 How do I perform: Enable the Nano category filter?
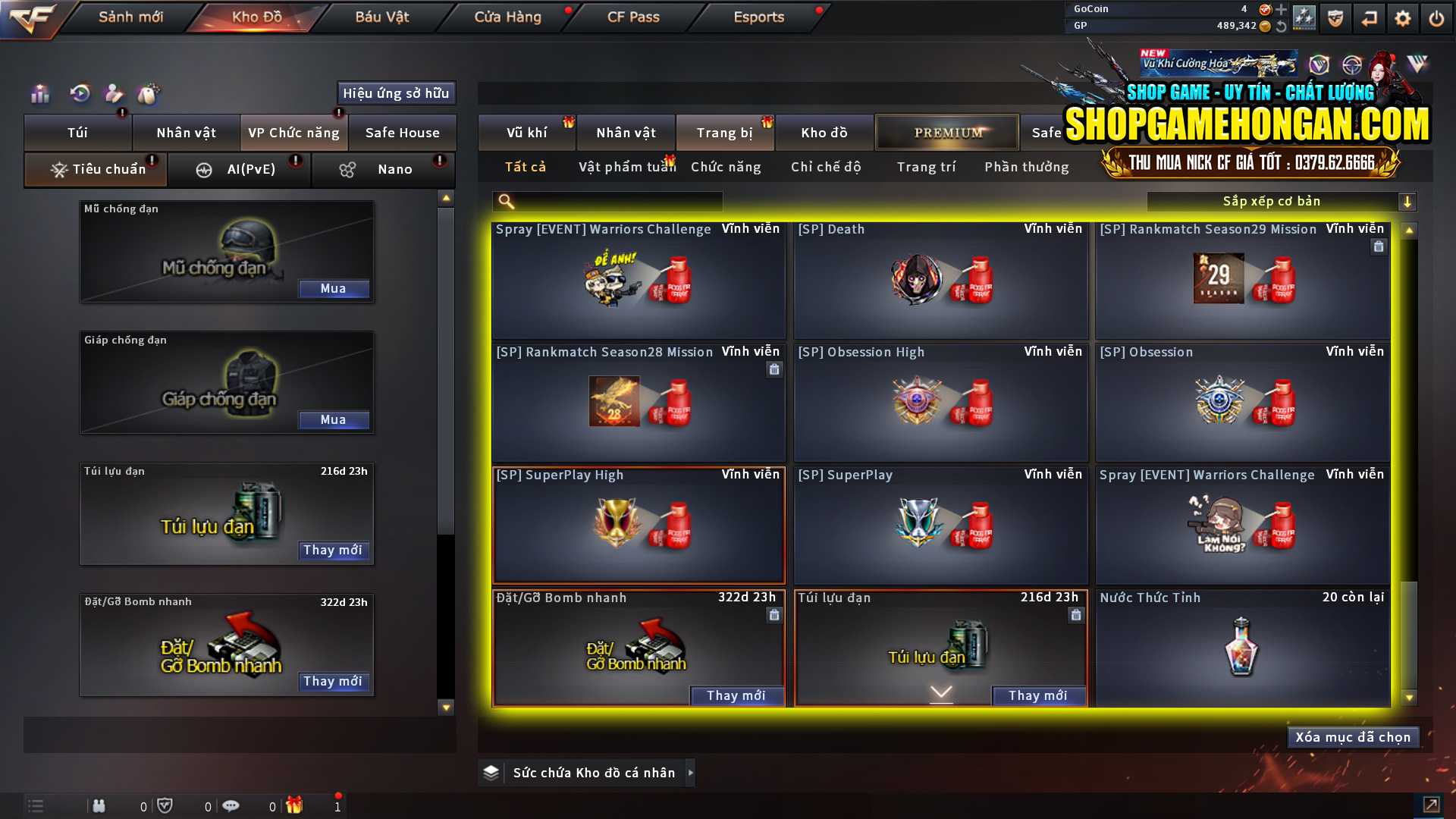tap(383, 169)
